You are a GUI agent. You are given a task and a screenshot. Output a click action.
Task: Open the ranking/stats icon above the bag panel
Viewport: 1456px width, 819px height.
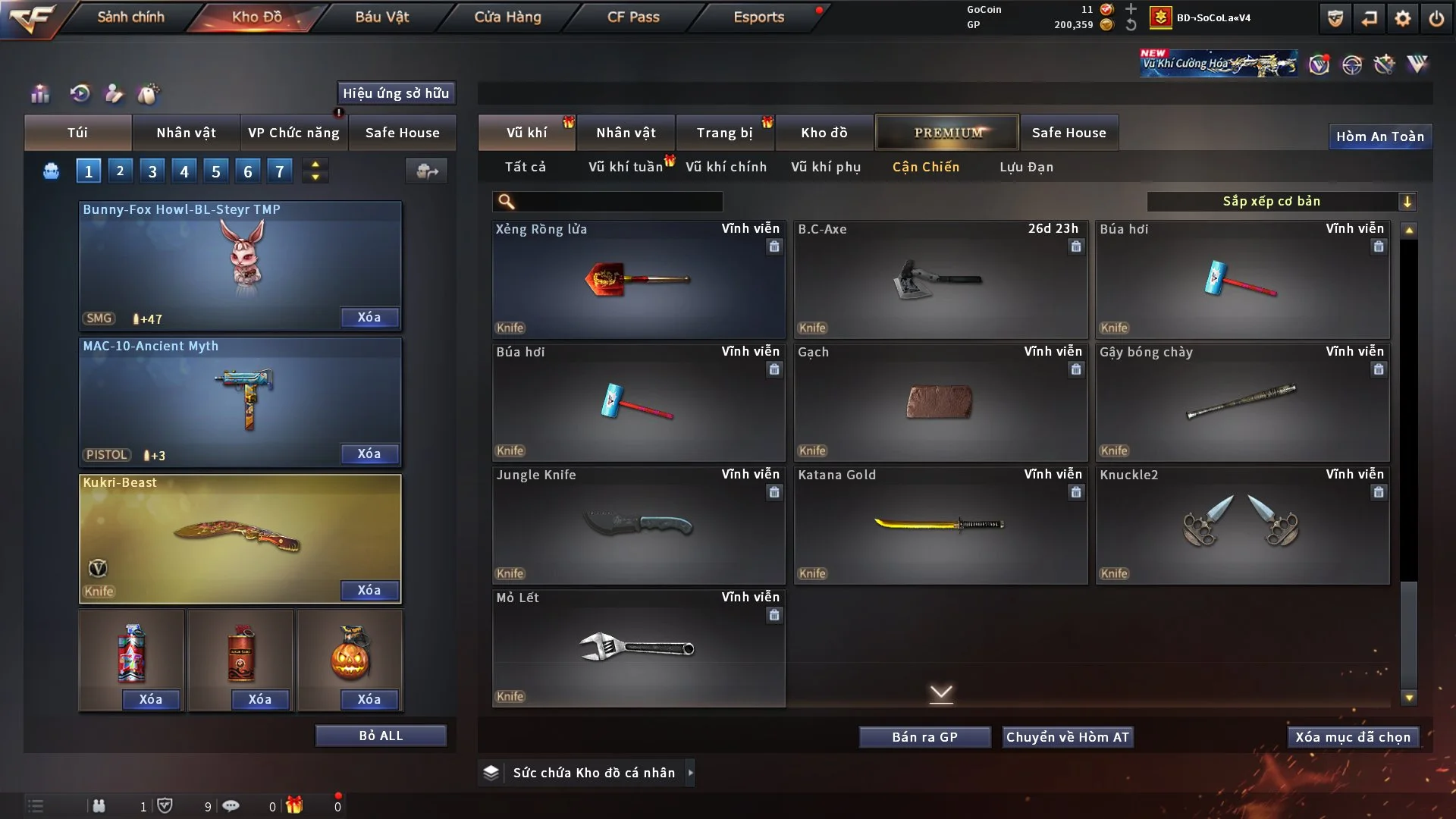point(39,93)
